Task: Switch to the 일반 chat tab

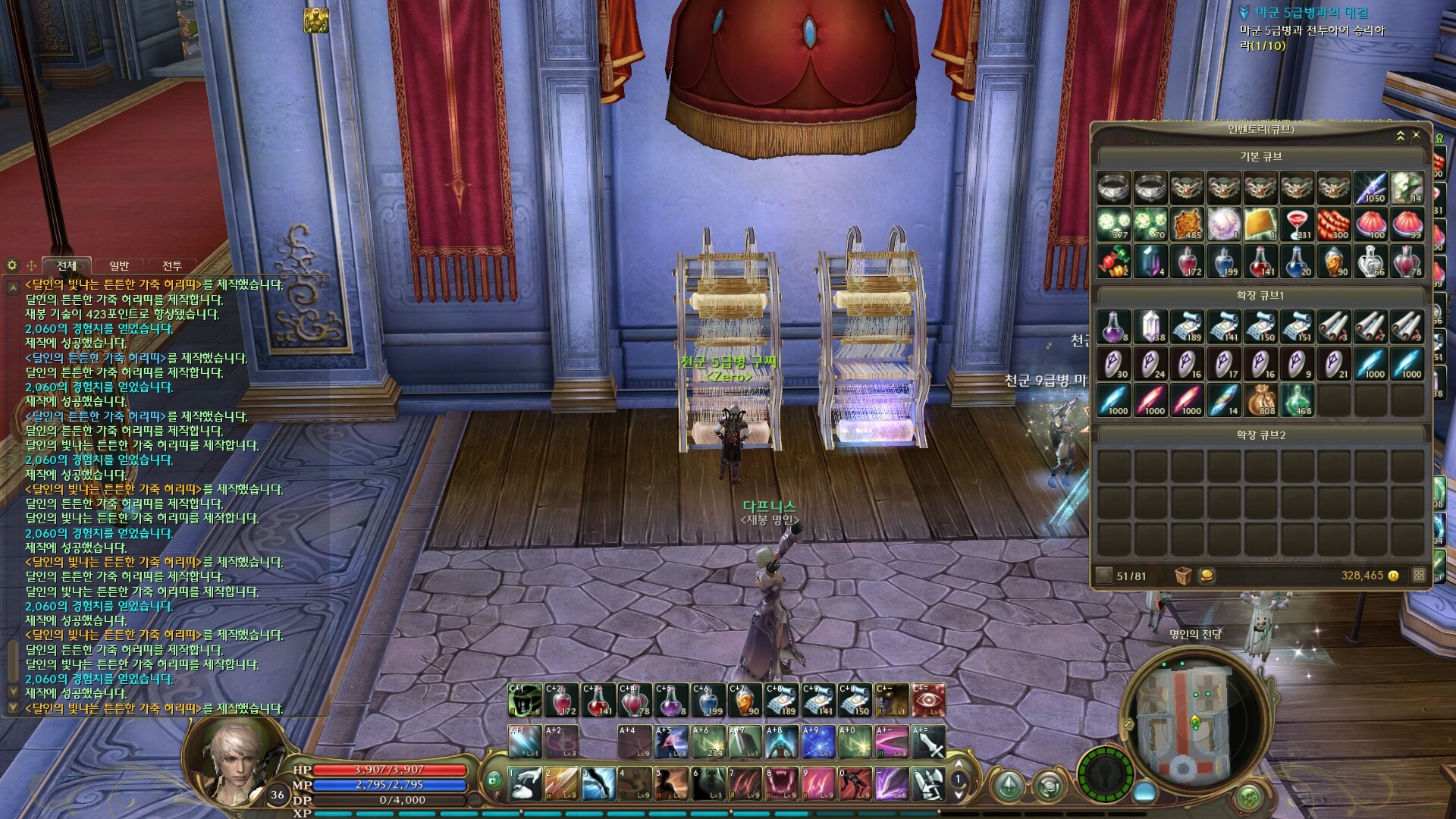Action: click(119, 265)
